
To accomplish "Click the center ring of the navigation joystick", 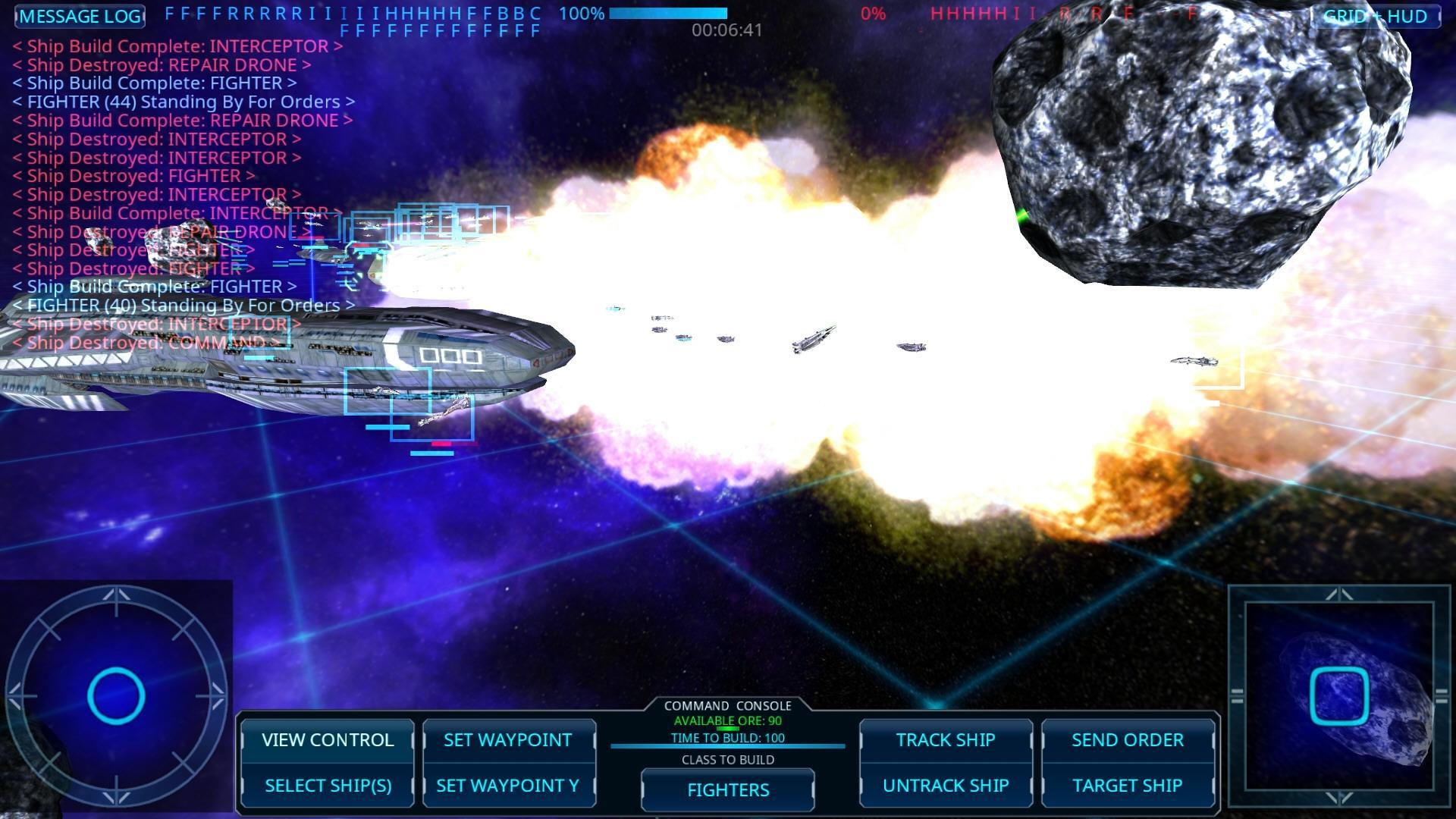I will [118, 692].
